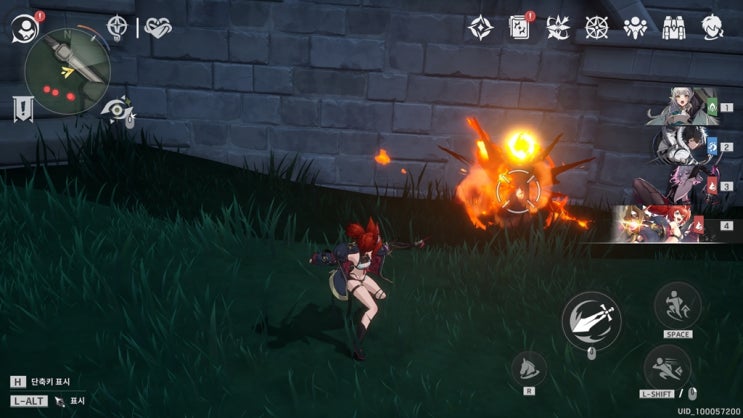The image size is (743, 418).
Task: Open the heart hands icon
Action: coord(157,27)
